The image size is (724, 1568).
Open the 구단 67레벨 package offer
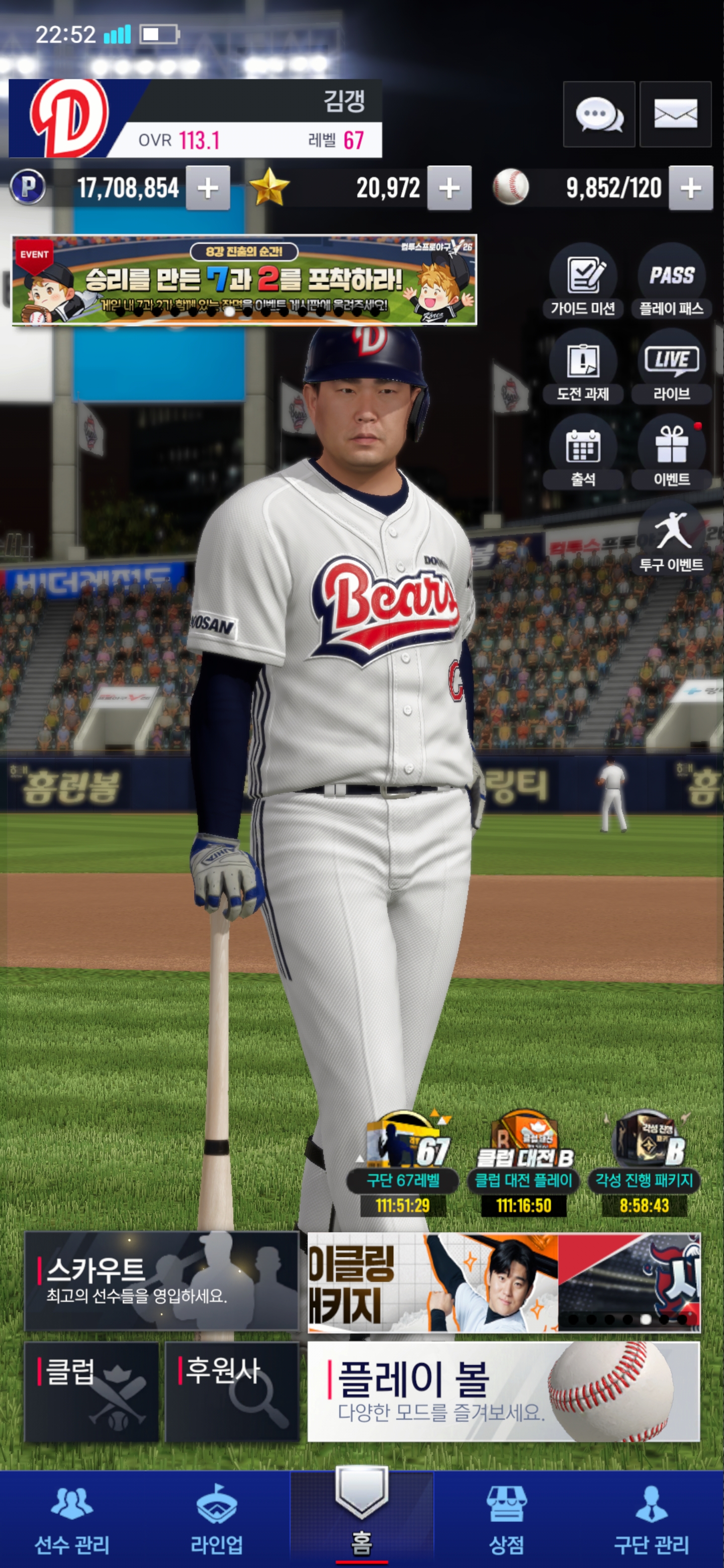403,1162
